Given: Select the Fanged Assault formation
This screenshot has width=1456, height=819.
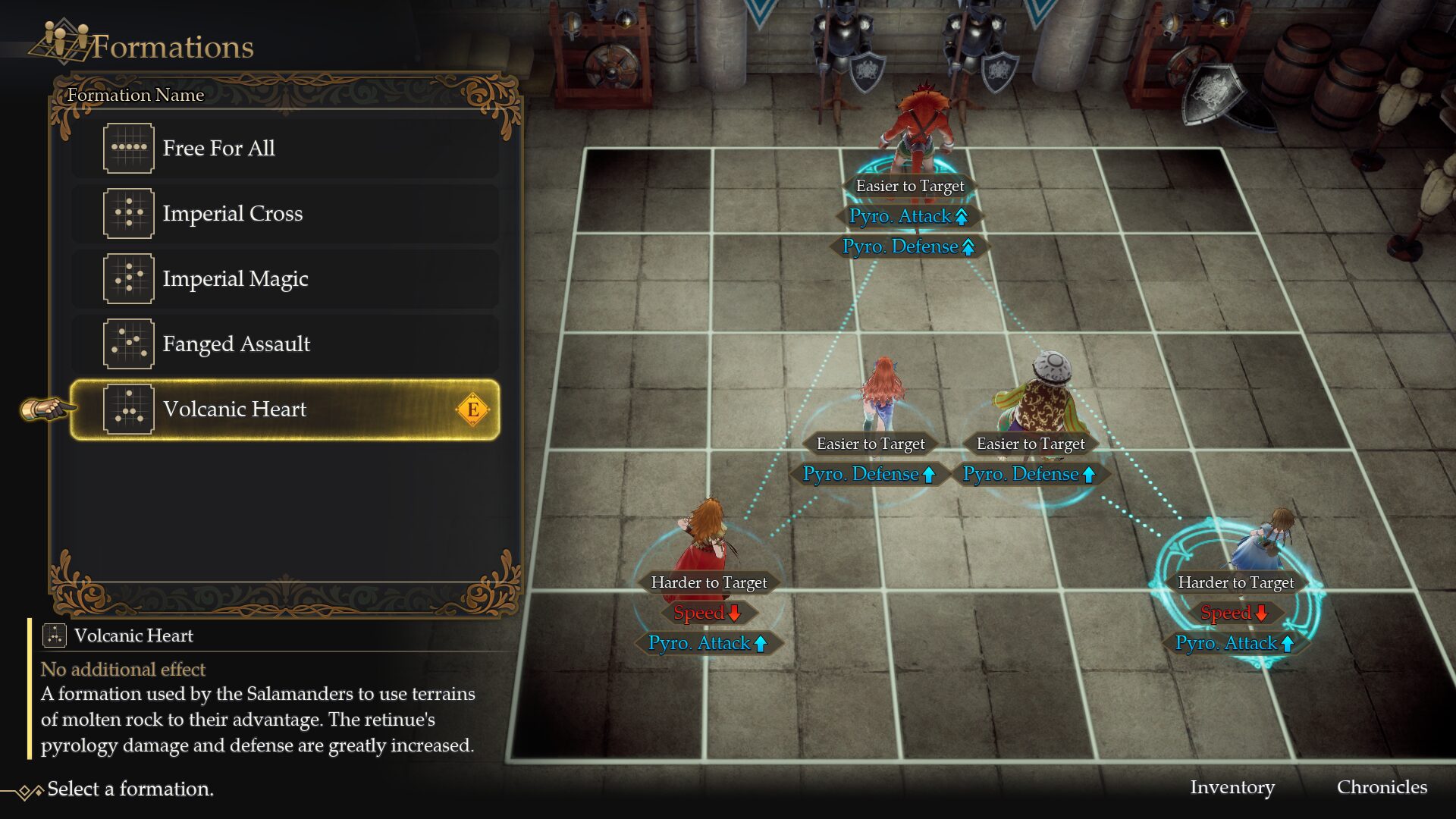Looking at the screenshot, I should pos(284,344).
